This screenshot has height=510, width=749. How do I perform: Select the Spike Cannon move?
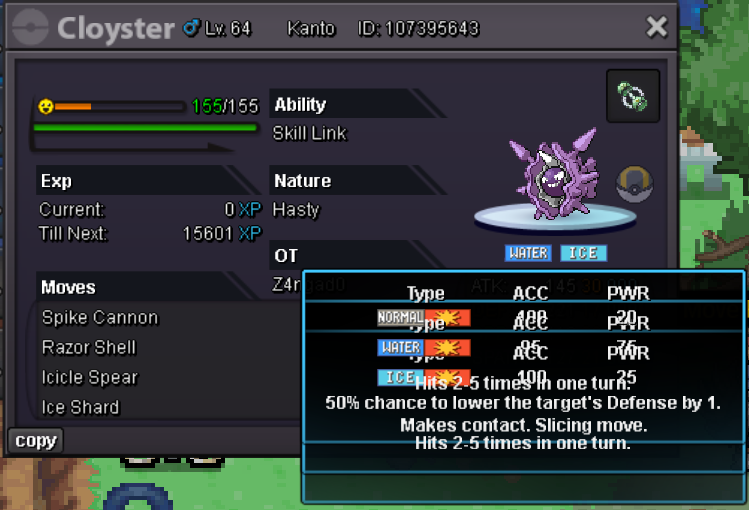click(100, 318)
